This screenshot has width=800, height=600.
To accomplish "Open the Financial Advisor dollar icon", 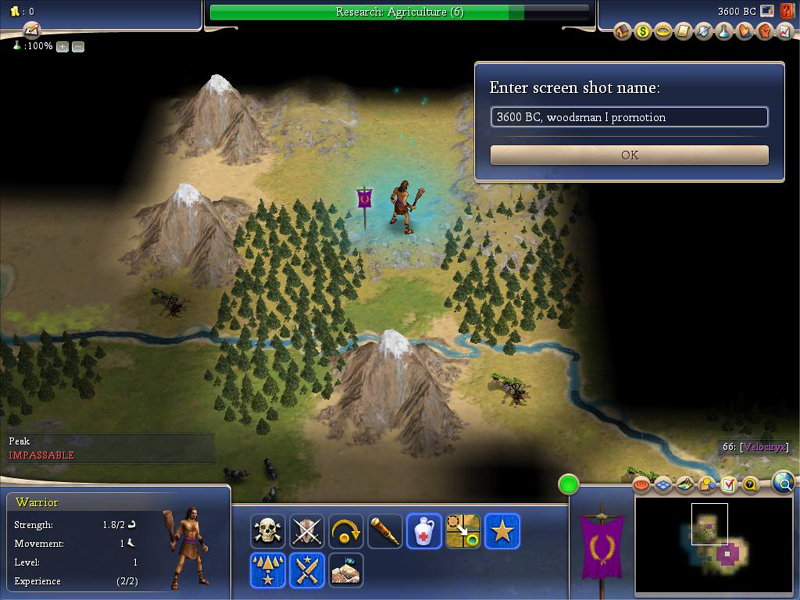I will 643,32.
